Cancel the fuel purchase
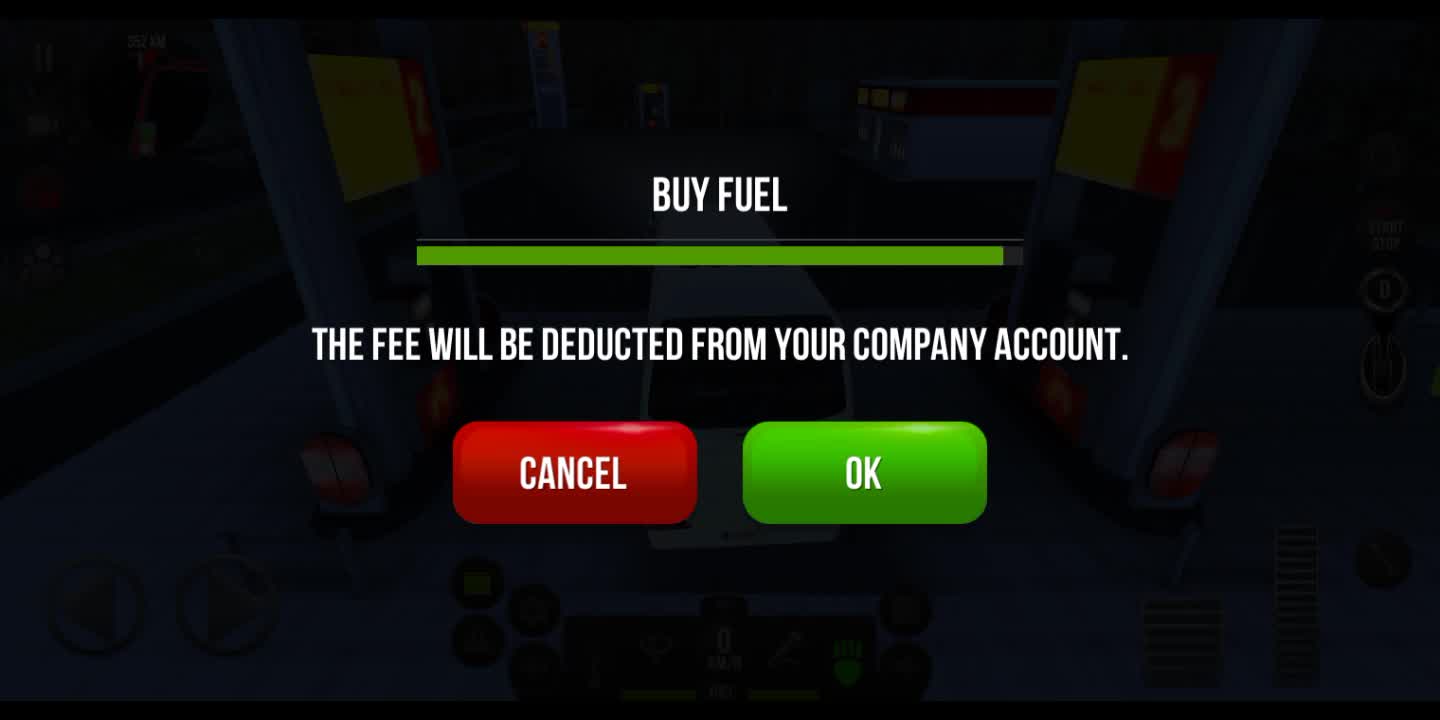The image size is (1440, 720). pos(574,473)
